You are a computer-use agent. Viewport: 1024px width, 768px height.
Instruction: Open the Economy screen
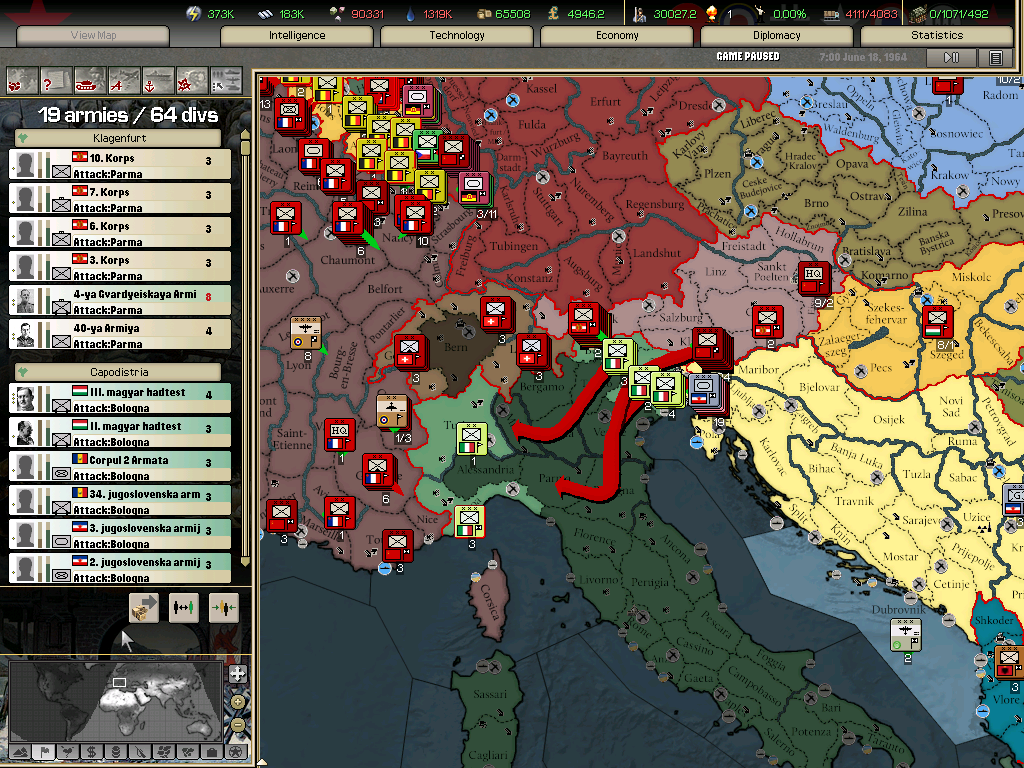617,36
